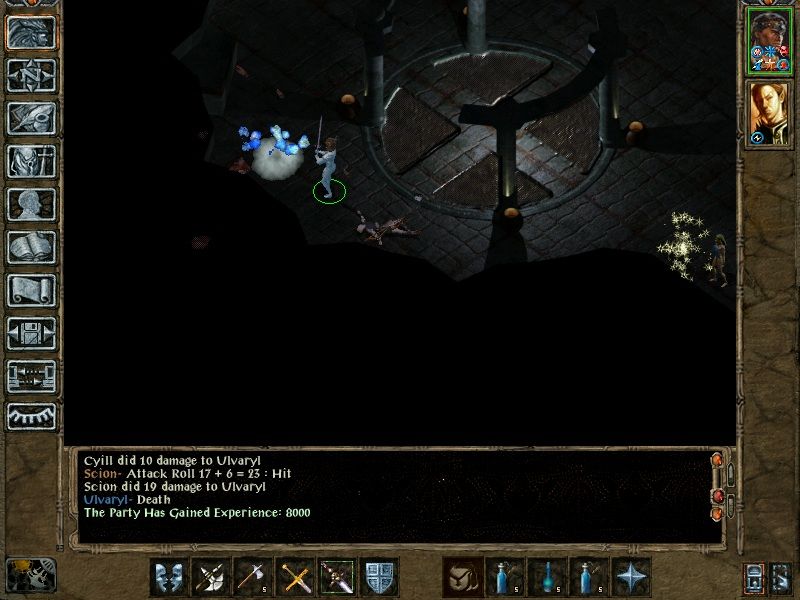This screenshot has width=800, height=600.
Task: Equip the crossed swords weapon slot
Action: click(x=294, y=577)
